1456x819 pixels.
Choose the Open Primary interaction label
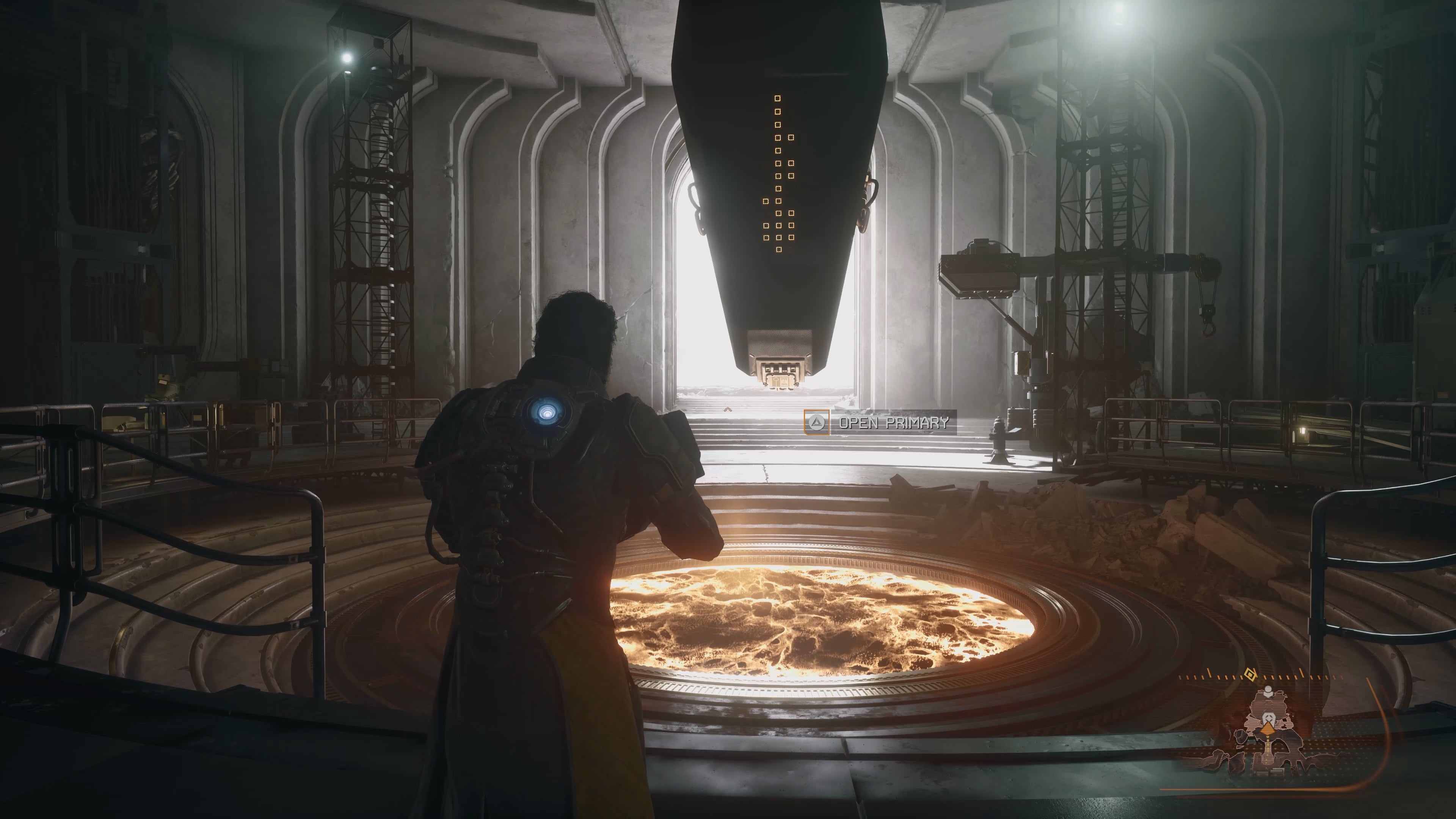(893, 422)
